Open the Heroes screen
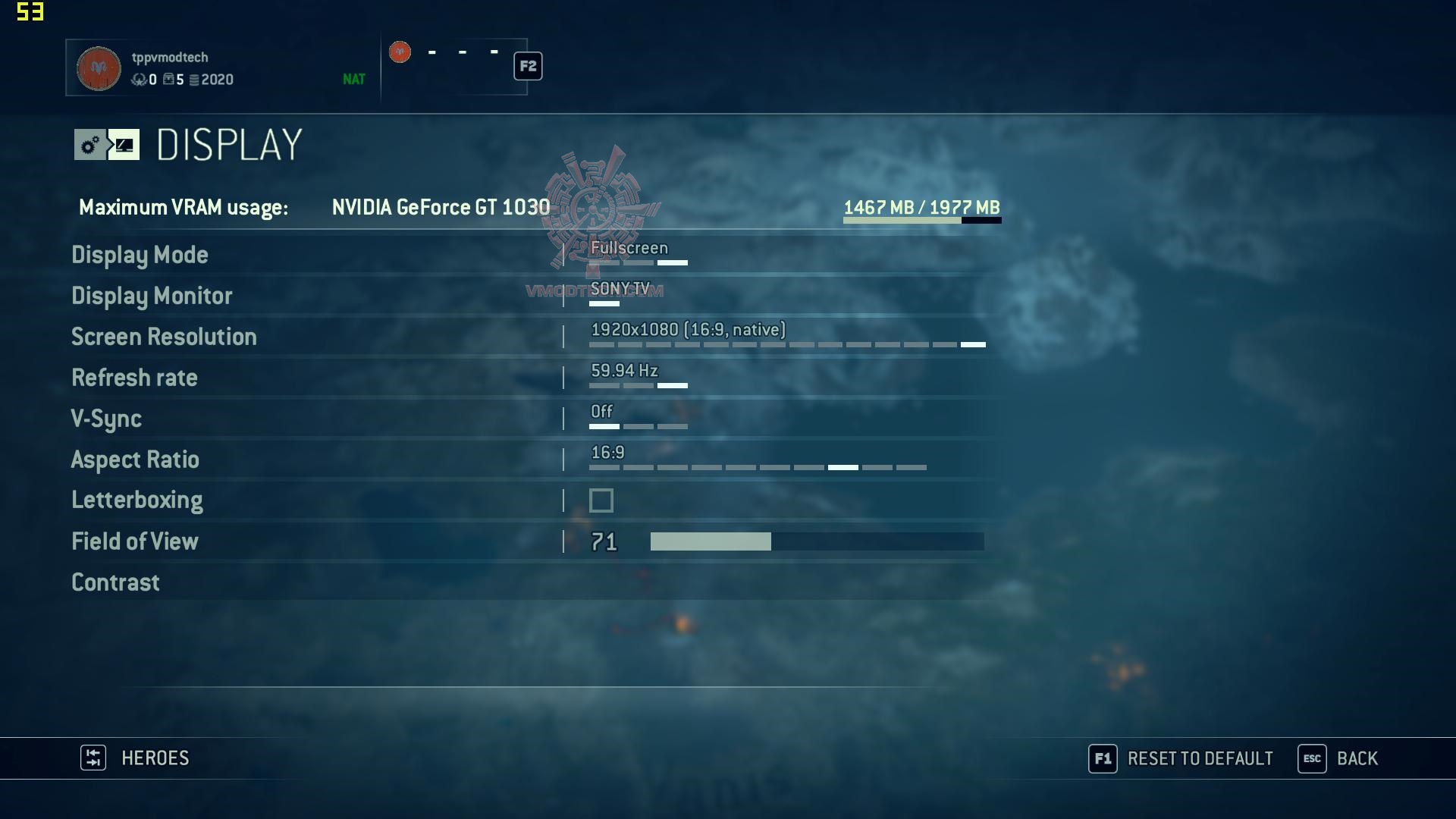The image size is (1456, 819). coord(136,758)
